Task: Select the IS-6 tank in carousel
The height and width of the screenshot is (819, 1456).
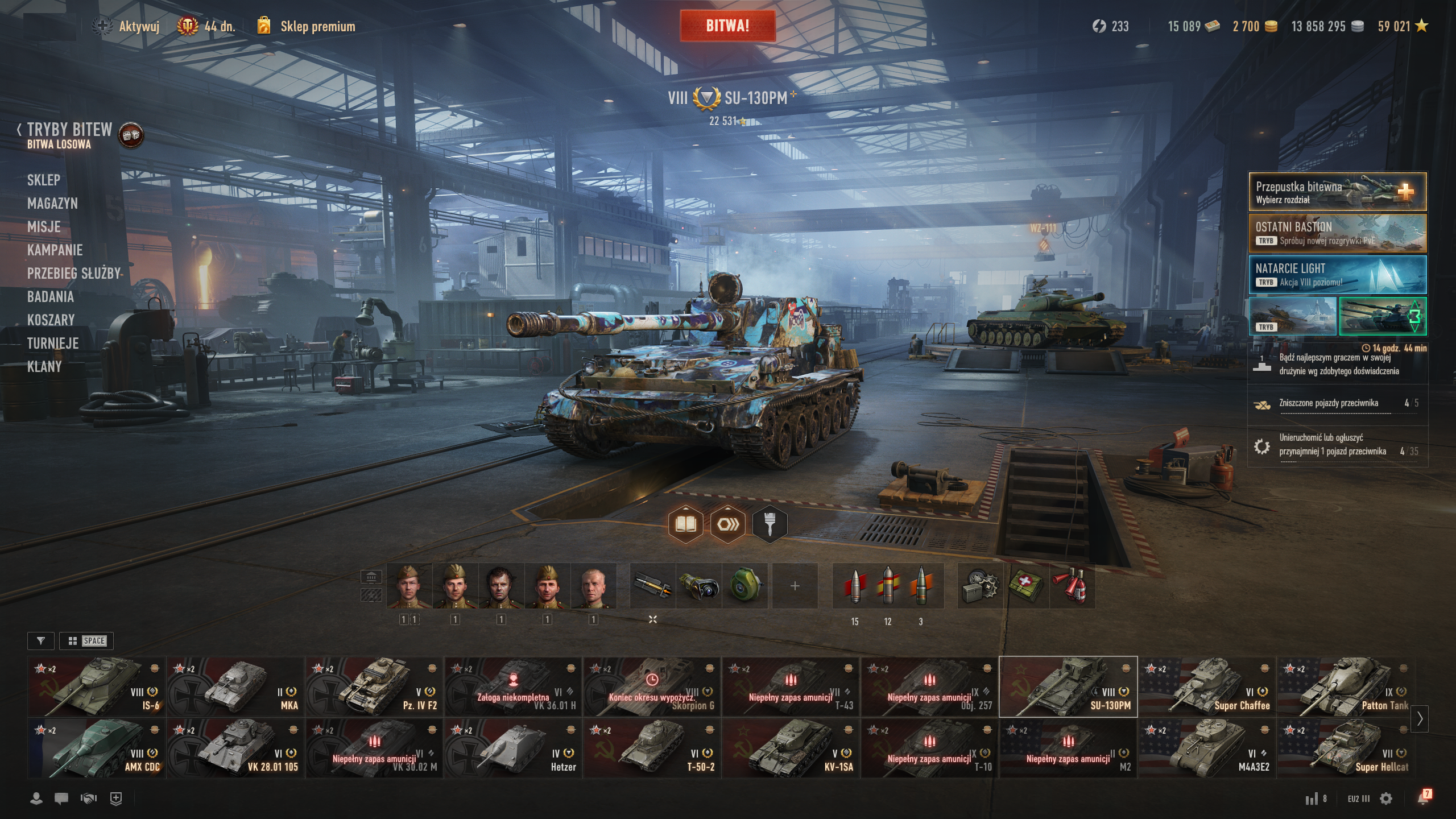Action: (96, 686)
